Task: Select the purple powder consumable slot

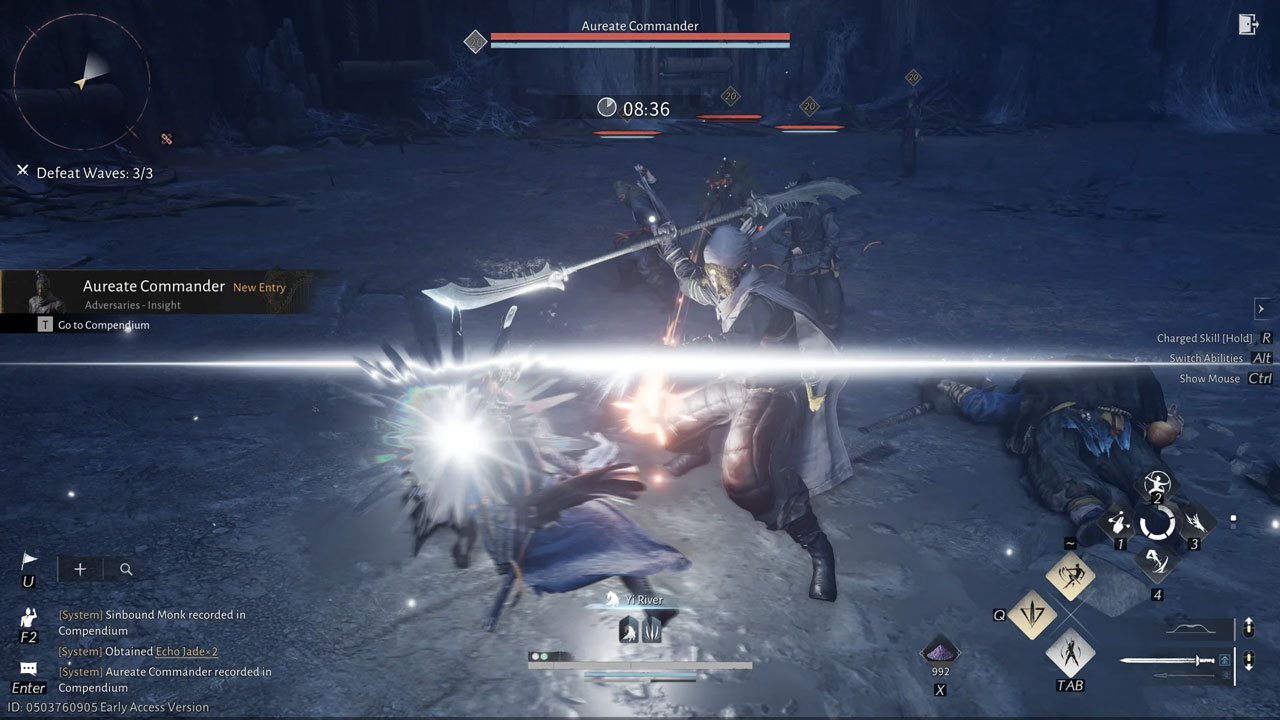Action: point(940,650)
